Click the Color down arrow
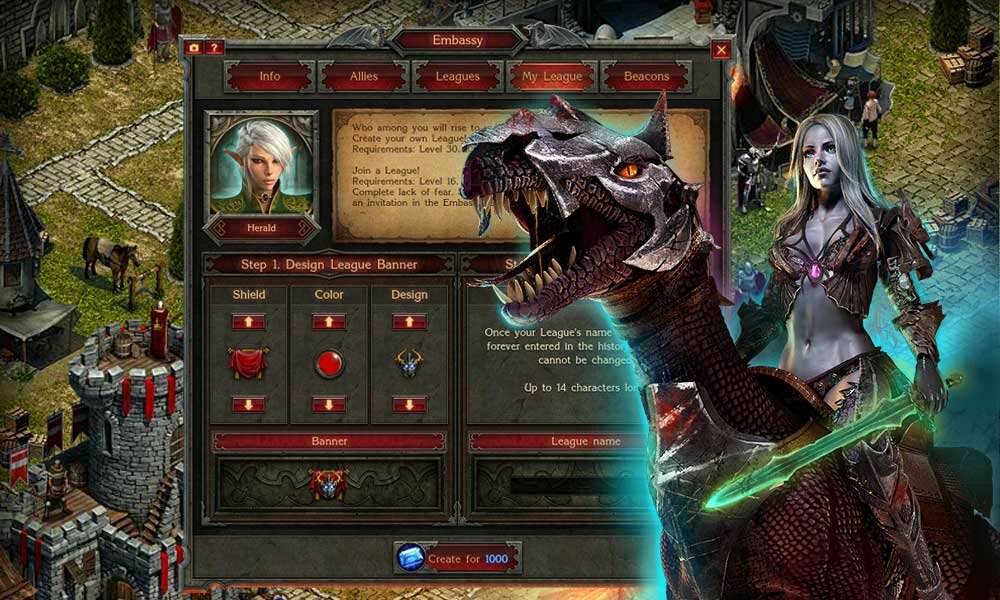The image size is (1000, 600). click(329, 404)
